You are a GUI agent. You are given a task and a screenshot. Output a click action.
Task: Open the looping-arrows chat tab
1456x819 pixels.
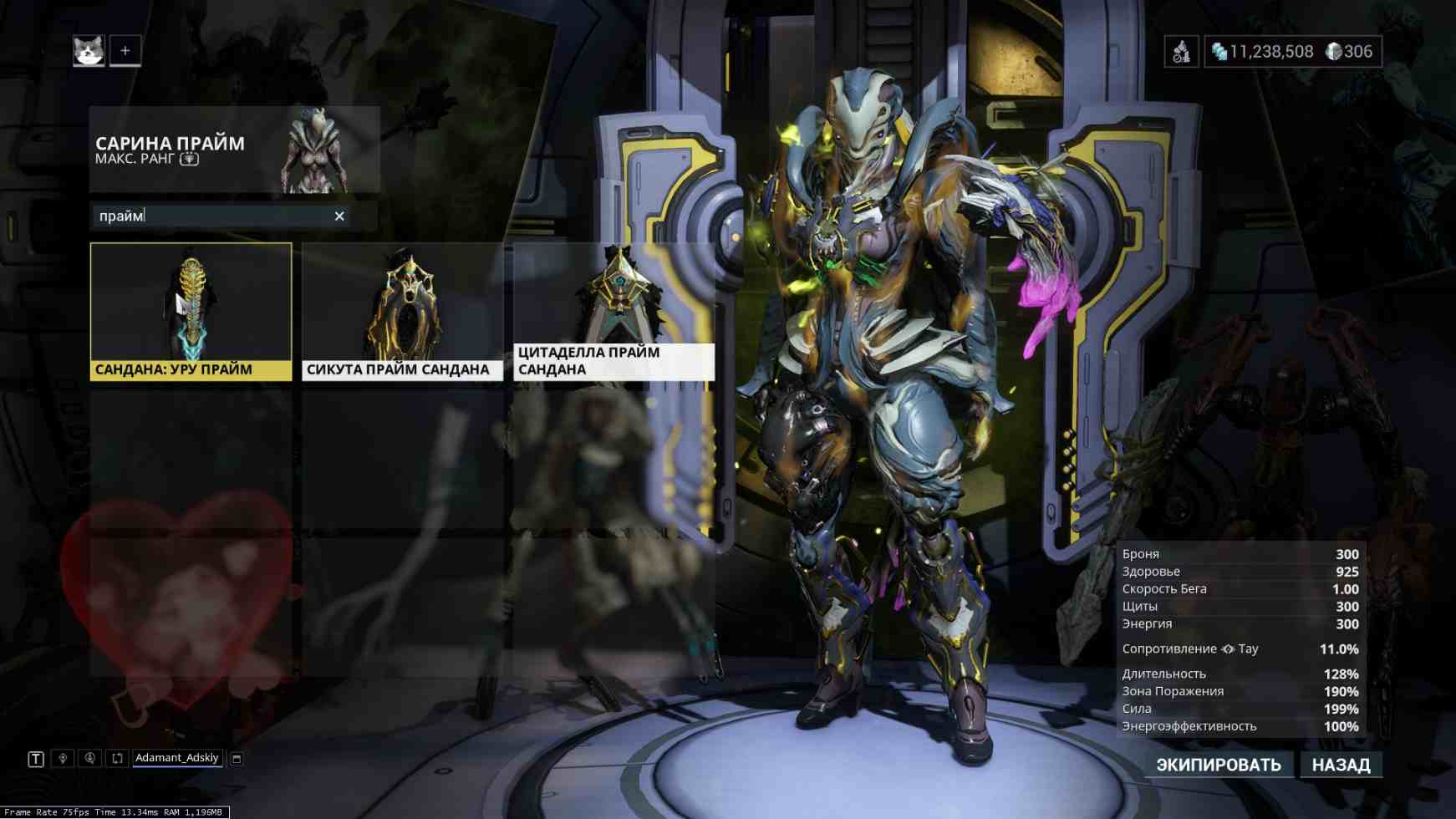click(117, 759)
